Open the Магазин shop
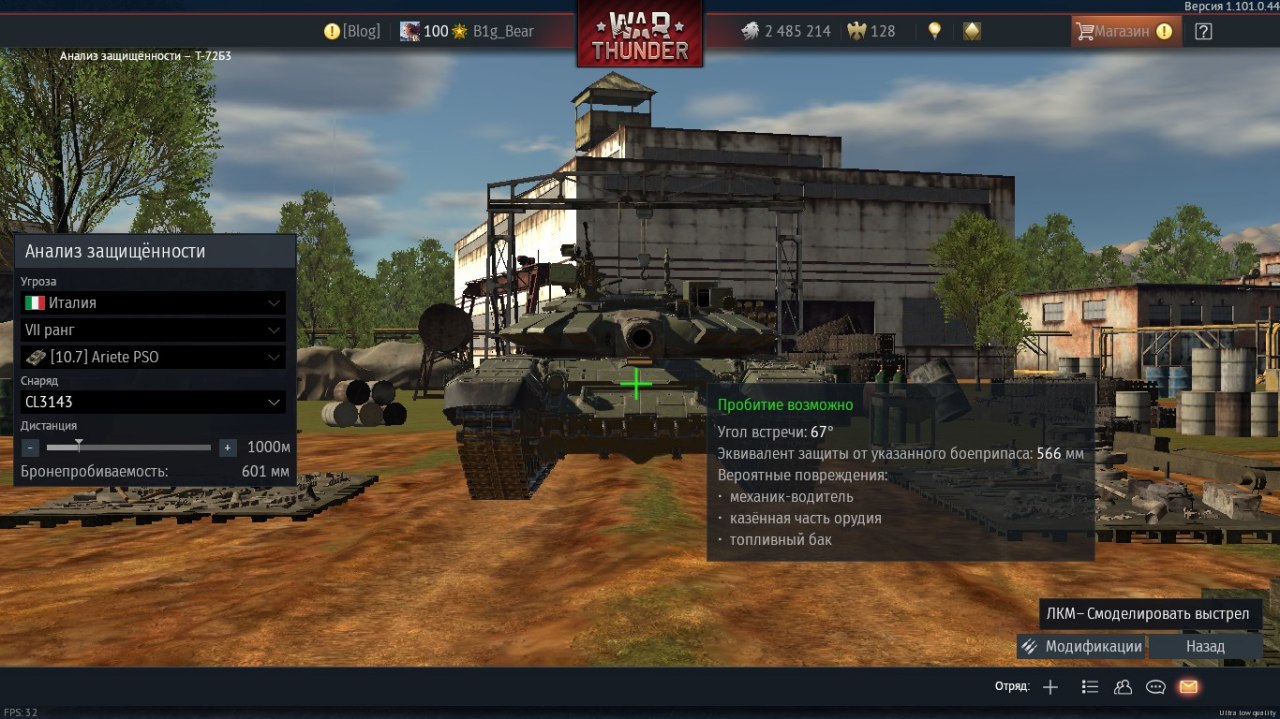Image resolution: width=1280 pixels, height=719 pixels. [1121, 31]
